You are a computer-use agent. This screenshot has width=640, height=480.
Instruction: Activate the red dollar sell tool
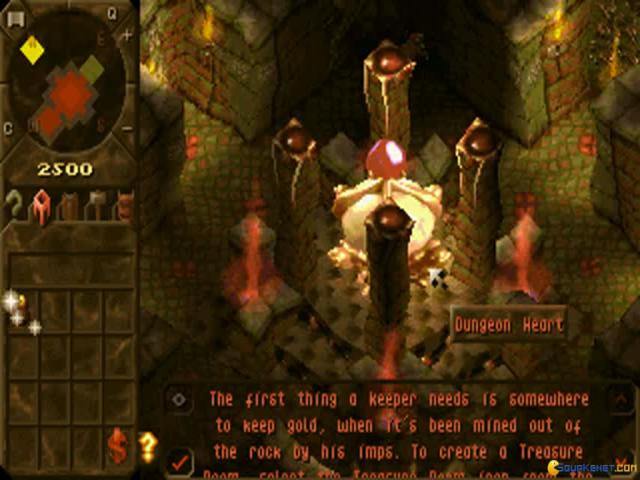118,447
